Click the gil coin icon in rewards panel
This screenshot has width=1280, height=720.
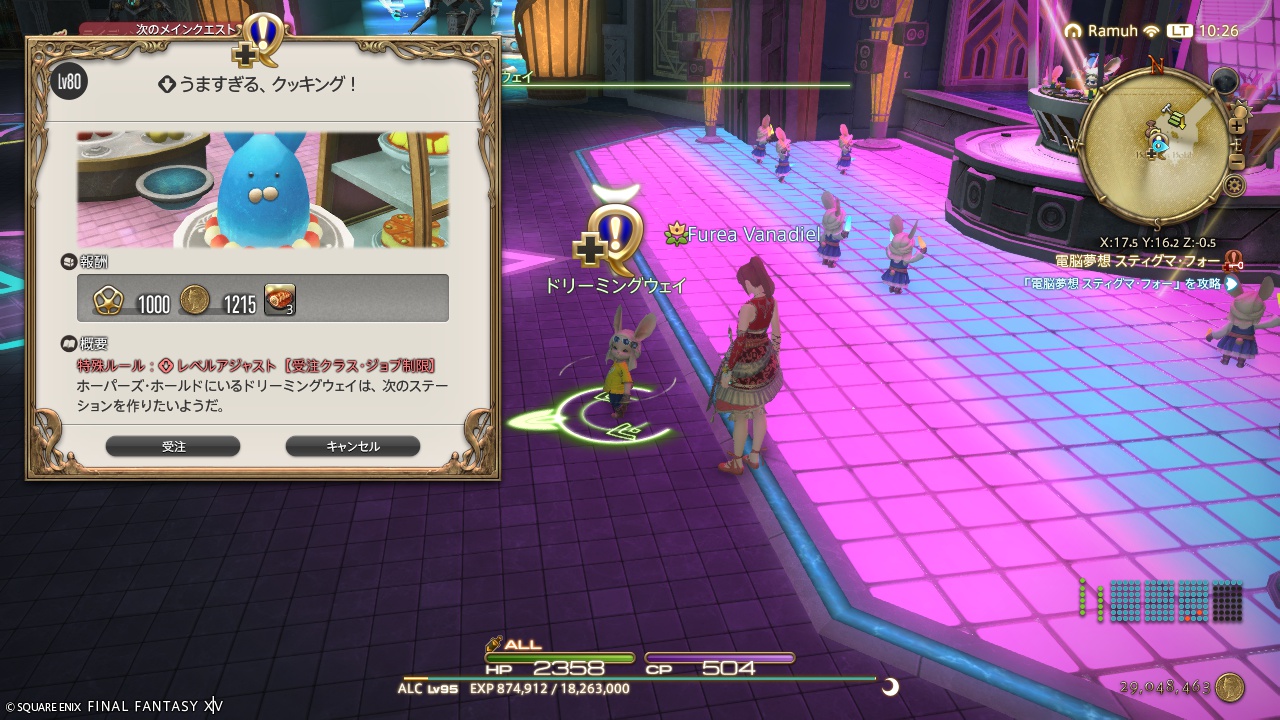(x=194, y=299)
